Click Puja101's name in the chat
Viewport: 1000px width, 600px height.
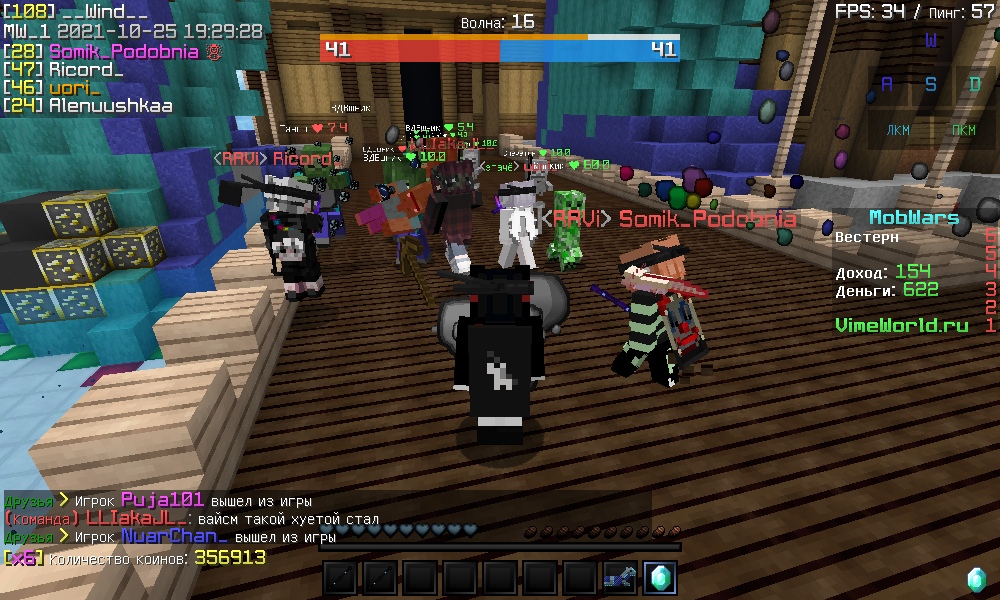click(162, 500)
